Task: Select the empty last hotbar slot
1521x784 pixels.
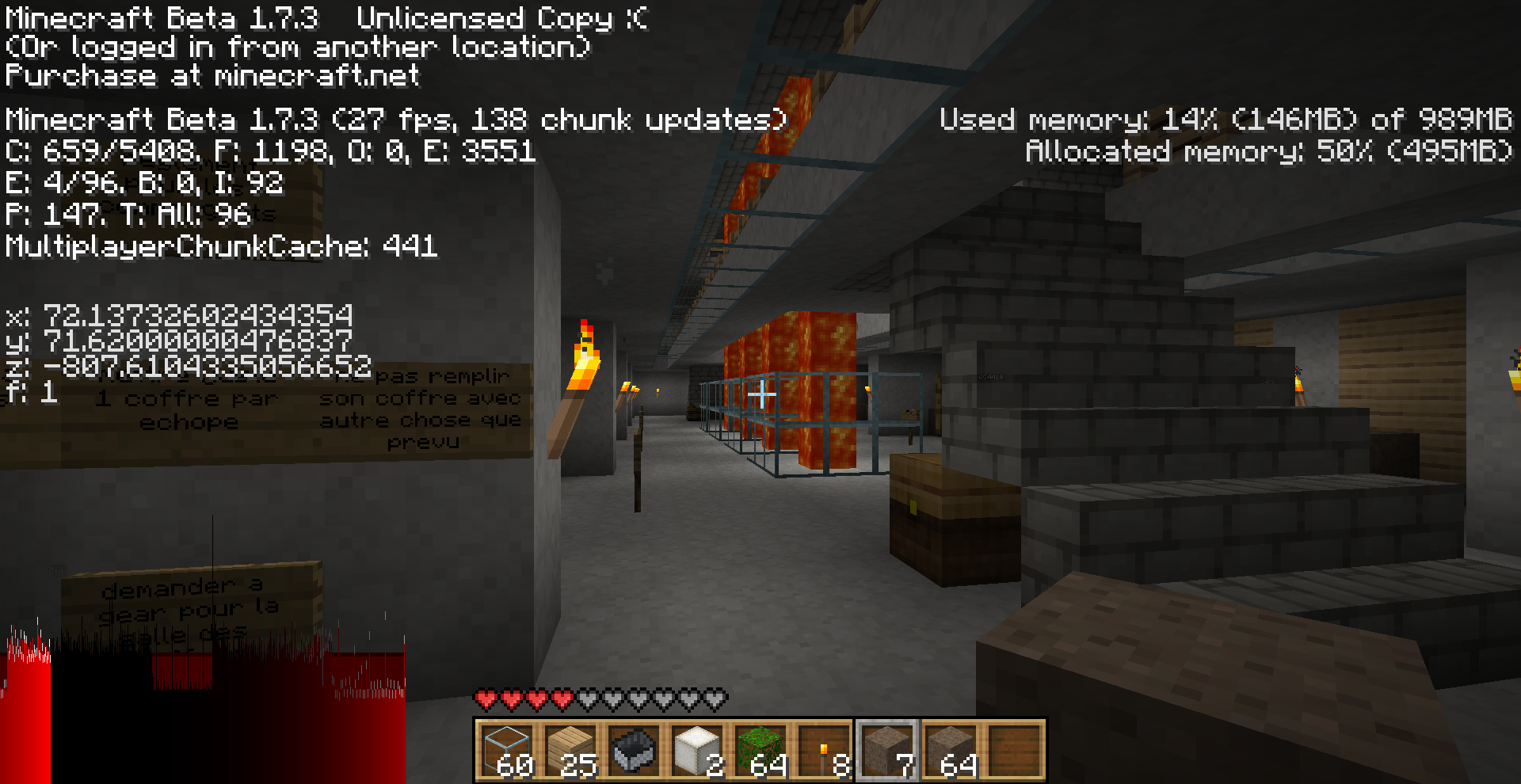Action: point(1014,750)
